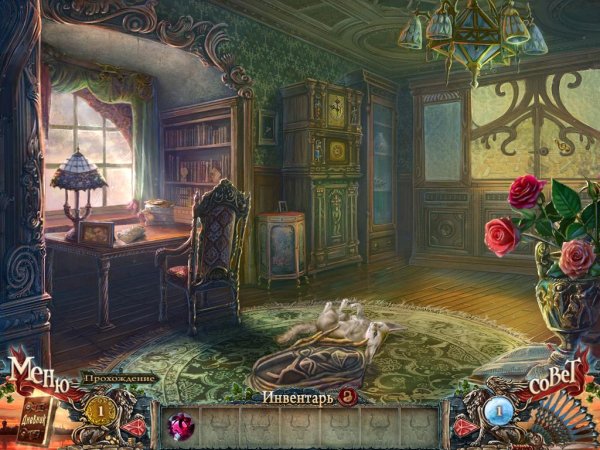Viewport: 600px width, 450px height.
Task: Open the Прохождение walkthrough guide
Action: [x=118, y=378]
